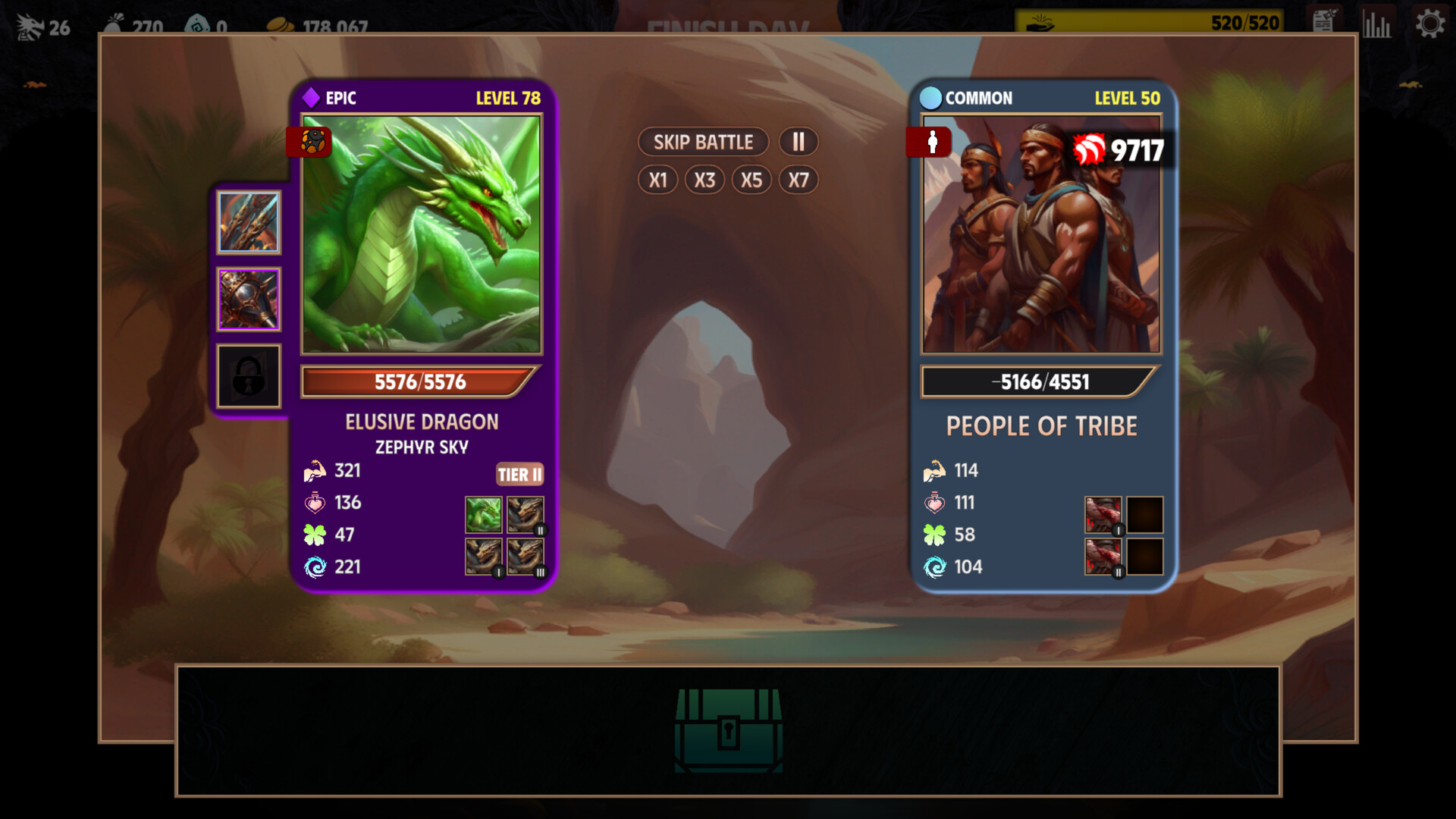Viewport: 1456px width, 819px height.
Task: Select X7 battle speed
Action: 799,180
